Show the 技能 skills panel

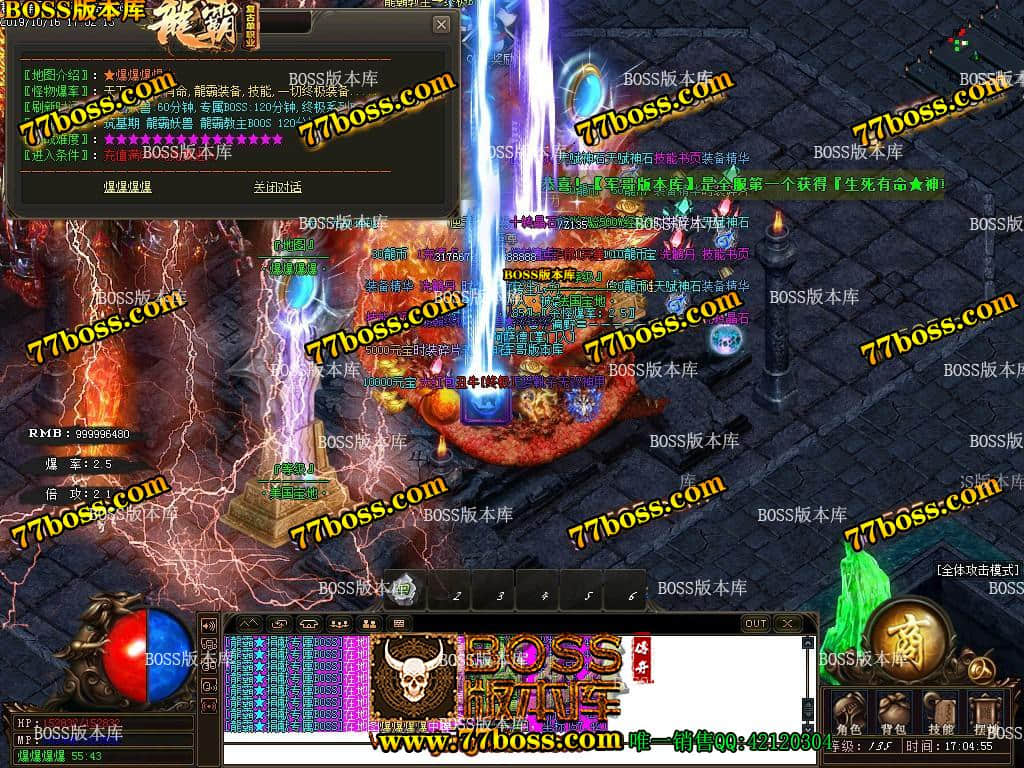pos(940,711)
